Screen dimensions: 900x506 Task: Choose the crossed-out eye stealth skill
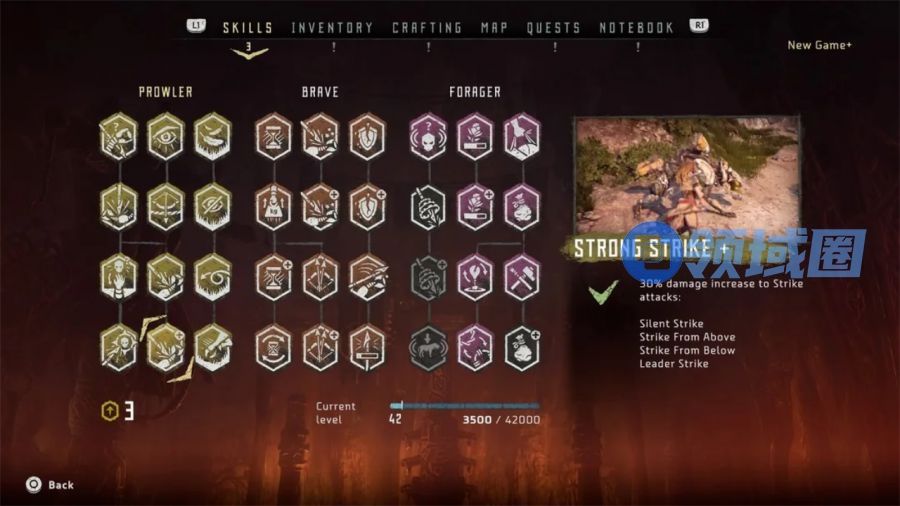tap(212, 207)
